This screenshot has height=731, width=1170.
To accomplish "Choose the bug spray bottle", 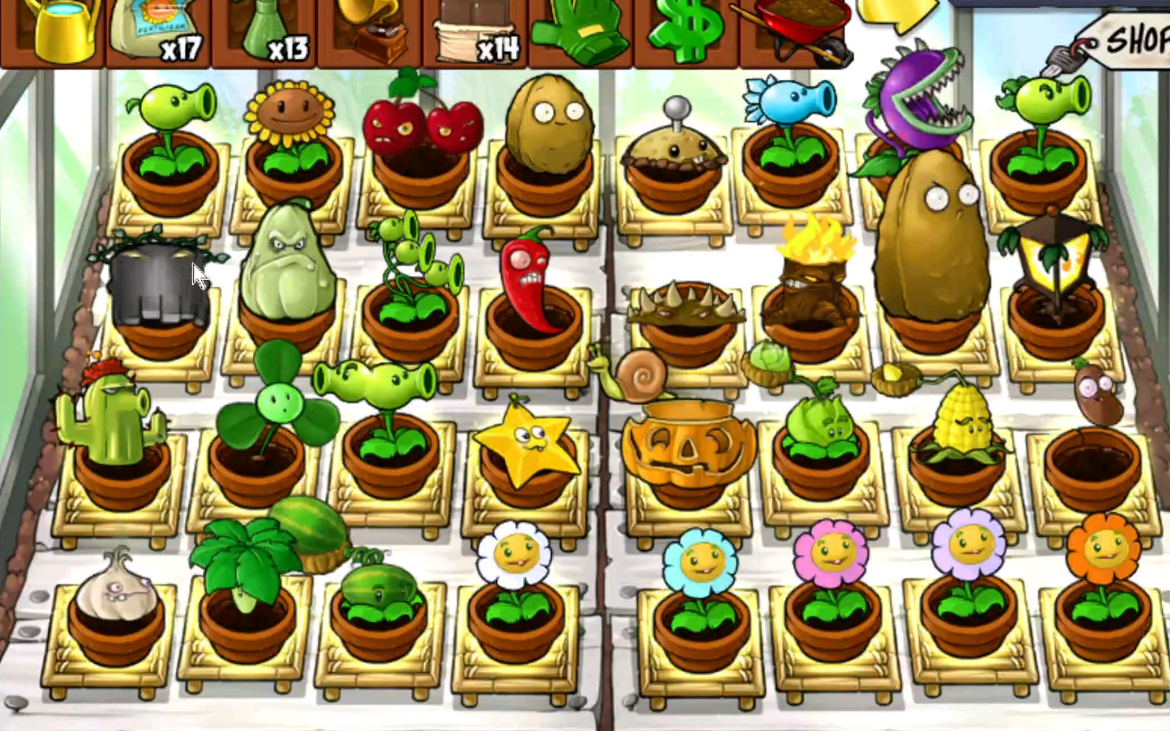I will (265, 30).
